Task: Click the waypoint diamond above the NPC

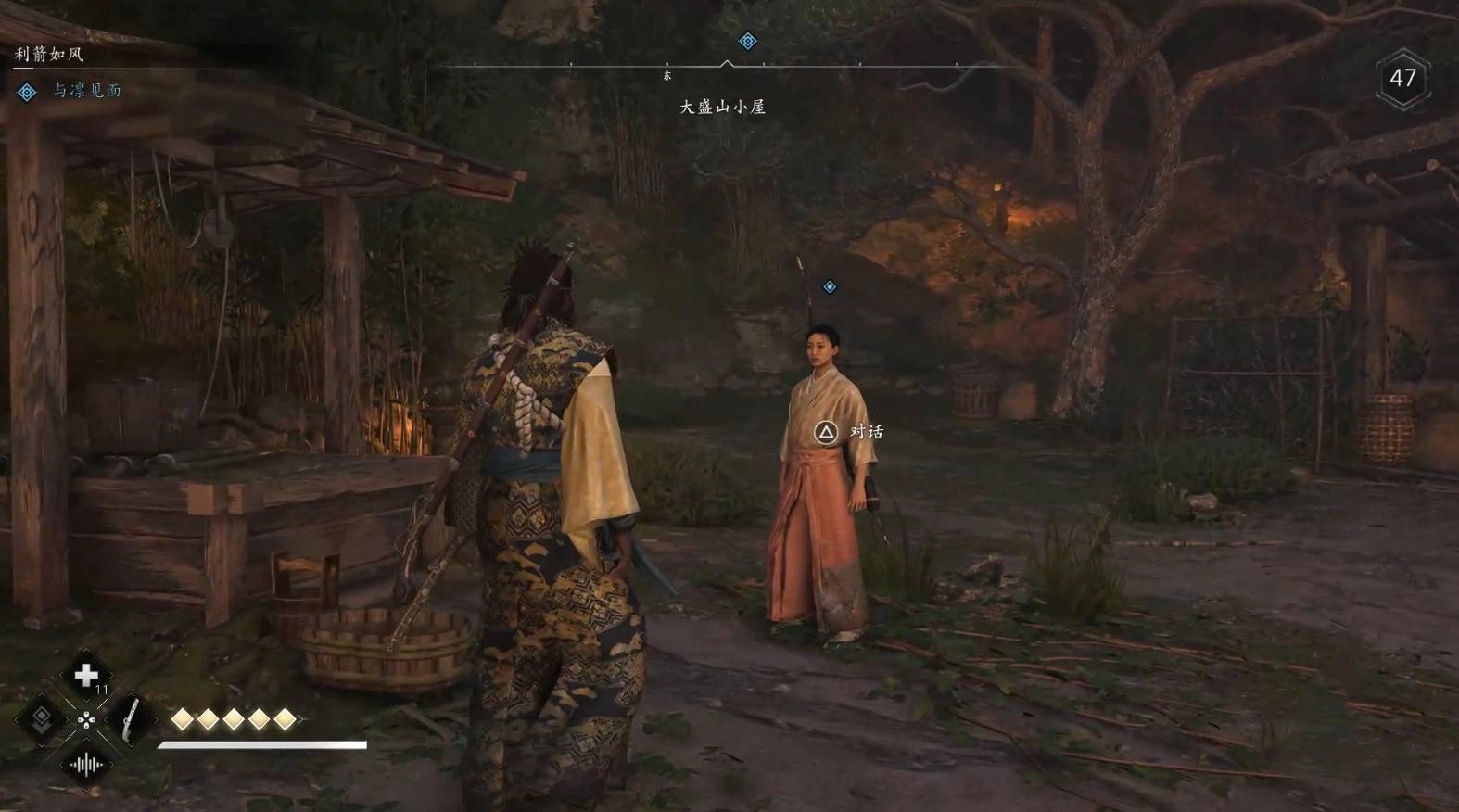Action: pyautogui.click(x=828, y=286)
